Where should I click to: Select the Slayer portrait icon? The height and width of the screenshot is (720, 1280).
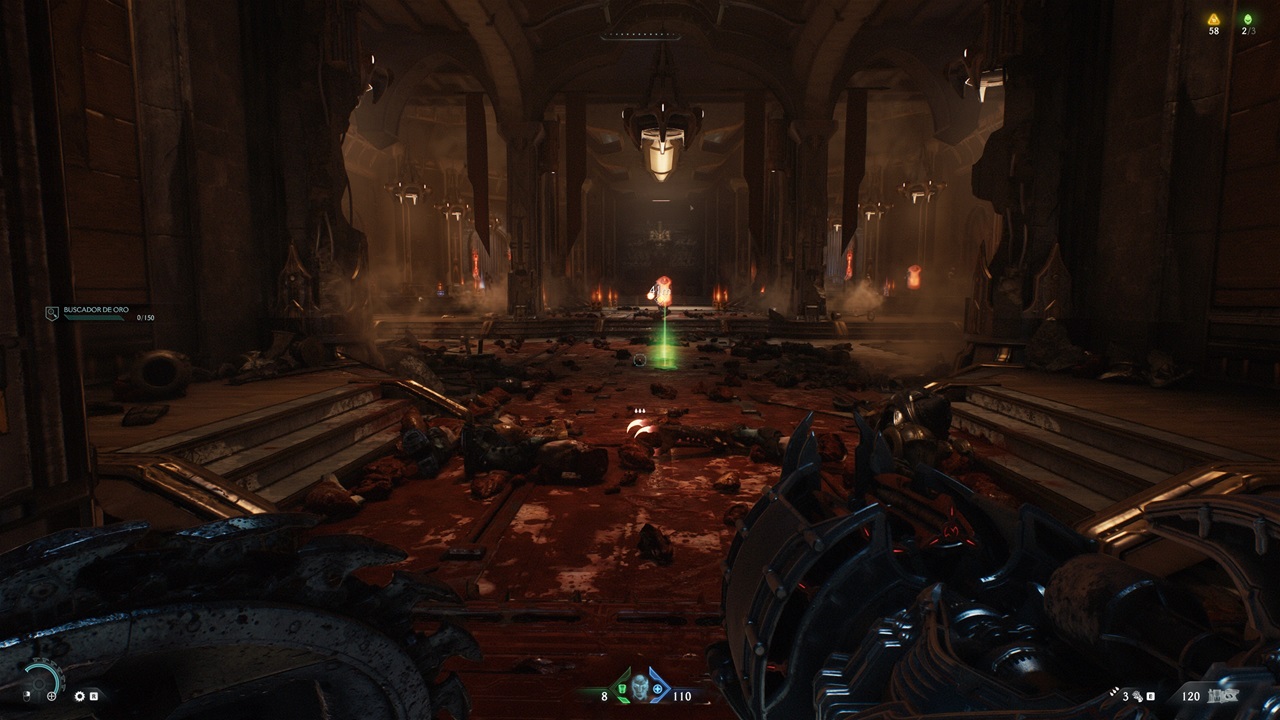(x=640, y=687)
